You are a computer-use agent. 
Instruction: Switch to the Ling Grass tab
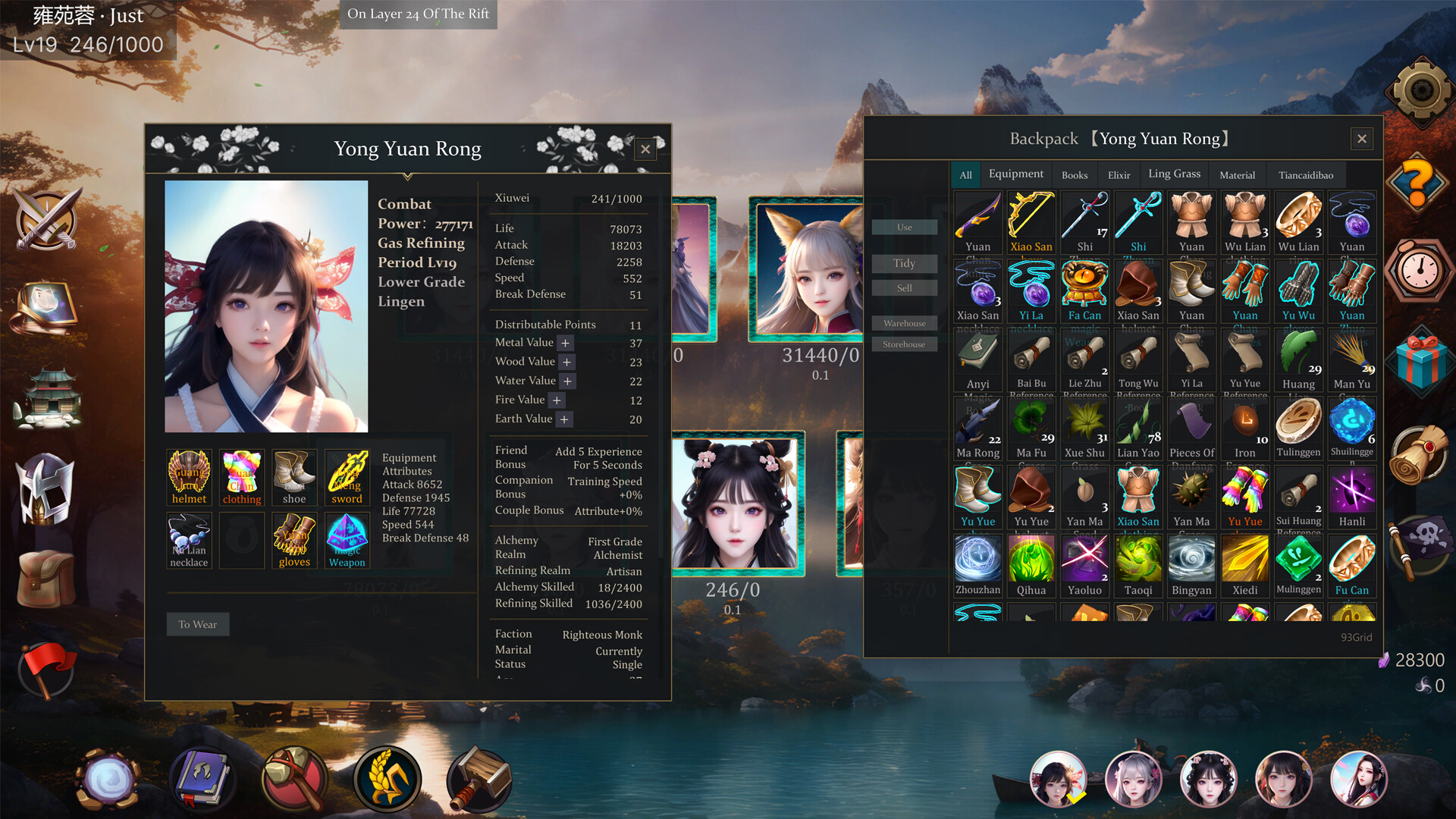coord(1174,174)
